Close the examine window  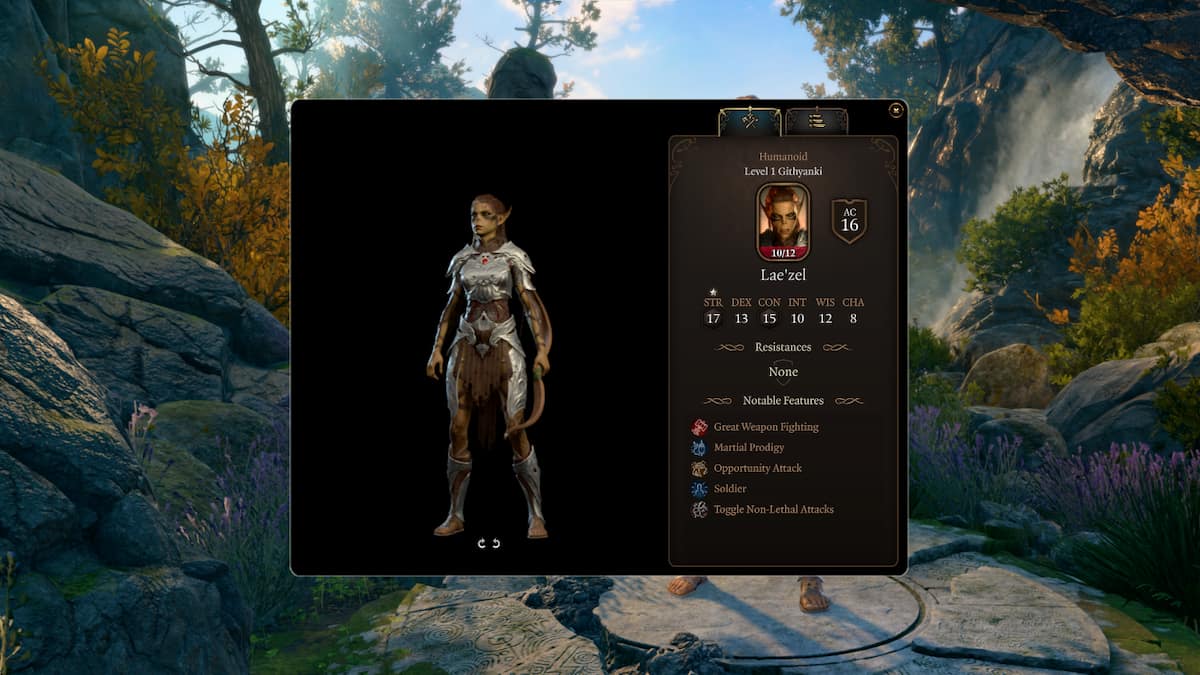pyautogui.click(x=896, y=110)
